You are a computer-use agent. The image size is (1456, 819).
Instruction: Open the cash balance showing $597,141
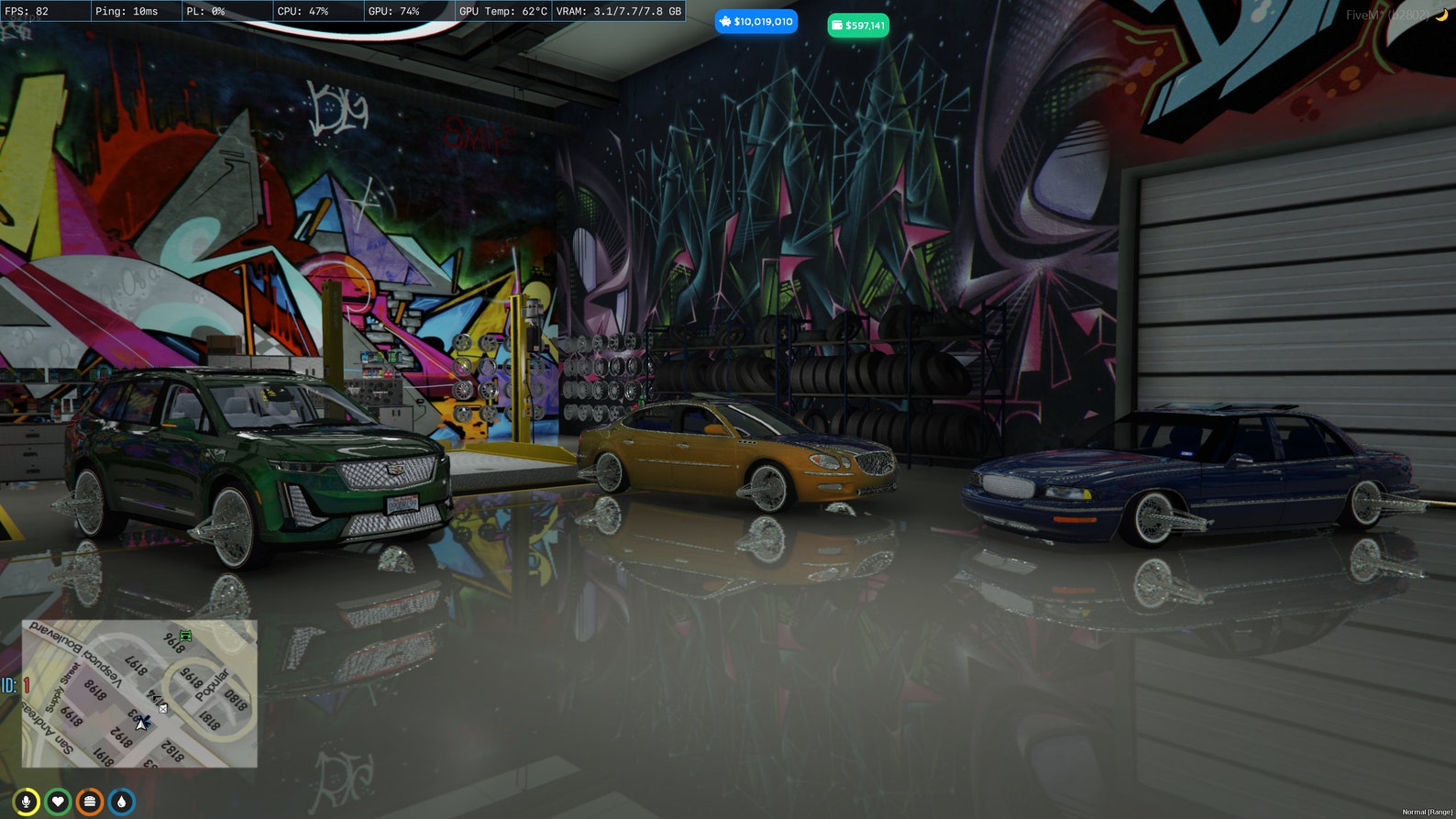click(x=858, y=26)
